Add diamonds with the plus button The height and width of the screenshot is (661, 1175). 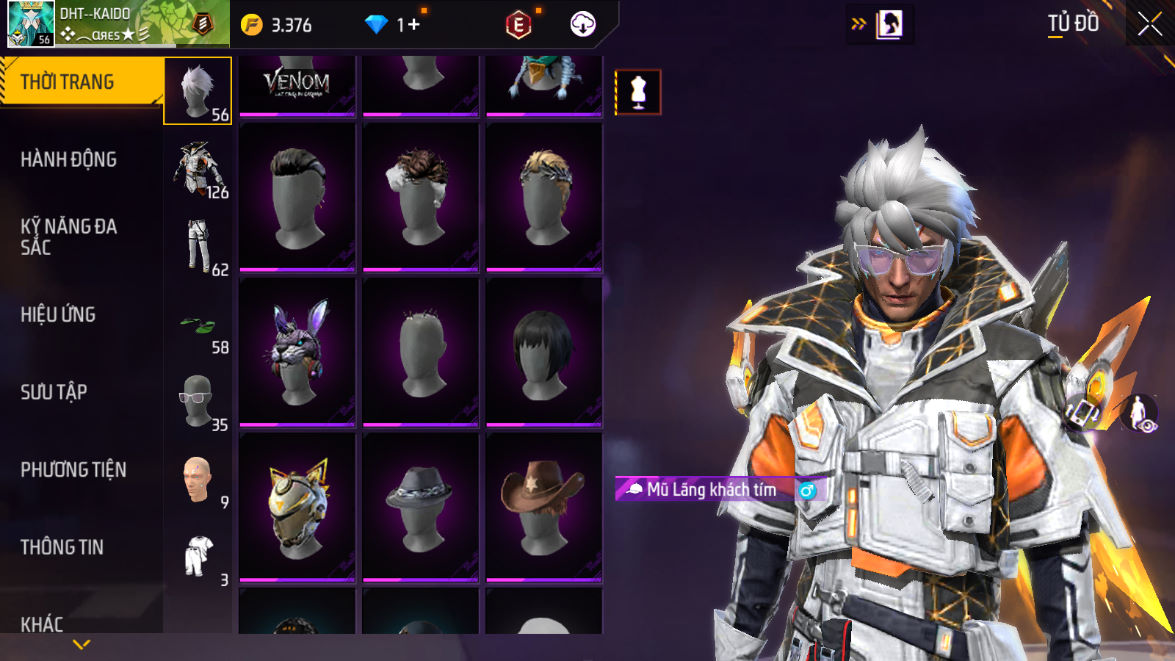point(408,25)
